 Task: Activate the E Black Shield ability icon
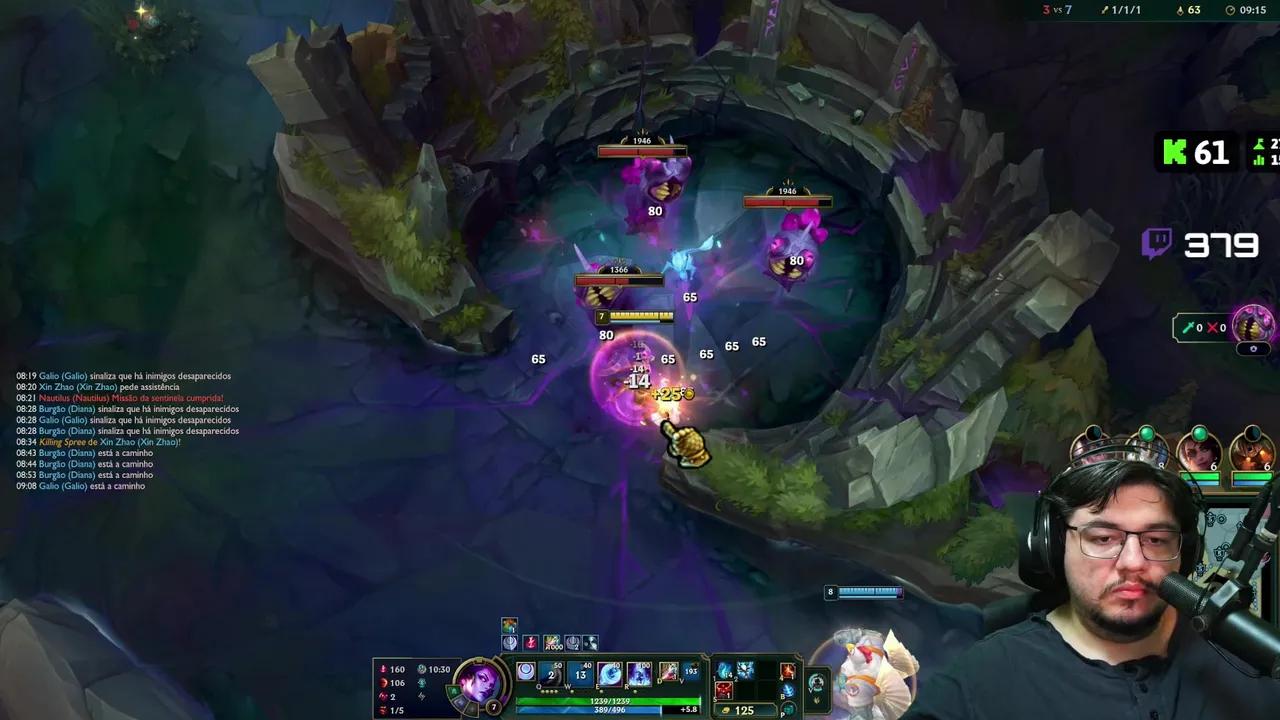[x=610, y=672]
